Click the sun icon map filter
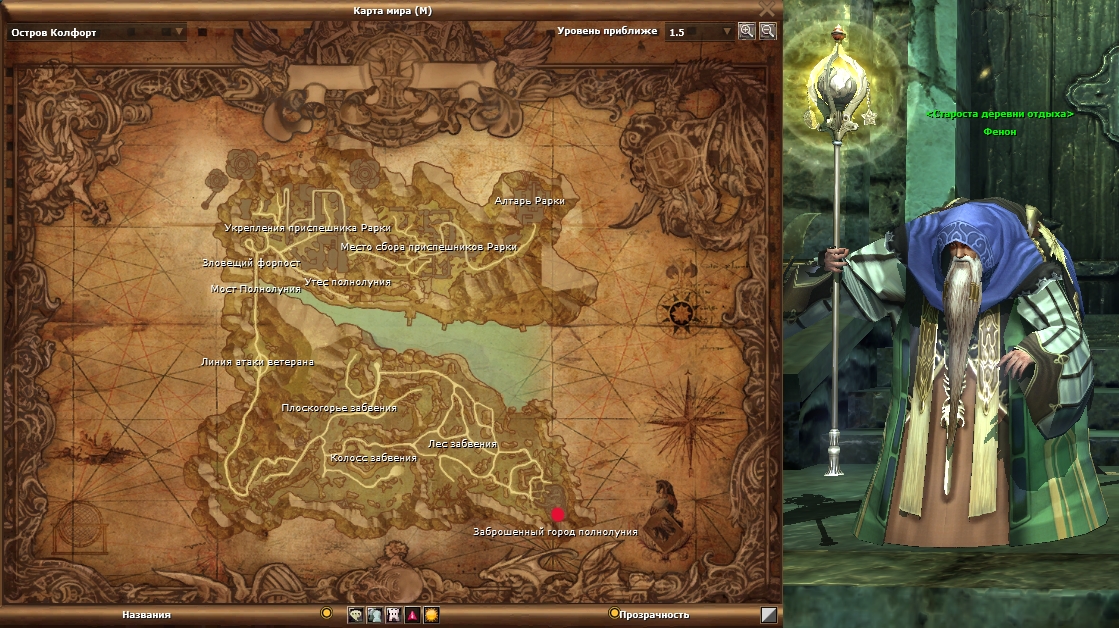The height and width of the screenshot is (628, 1119). (432, 615)
